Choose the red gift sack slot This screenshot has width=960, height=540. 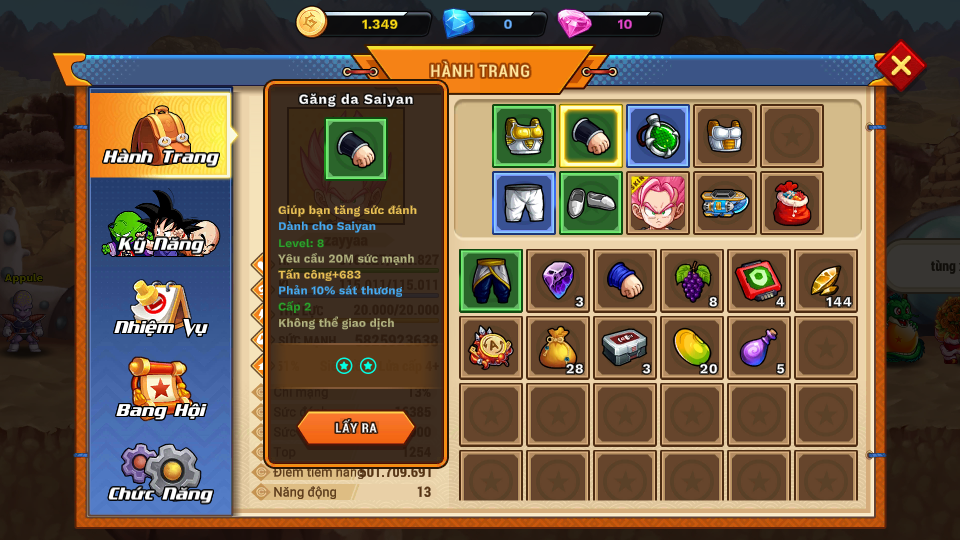[792, 203]
